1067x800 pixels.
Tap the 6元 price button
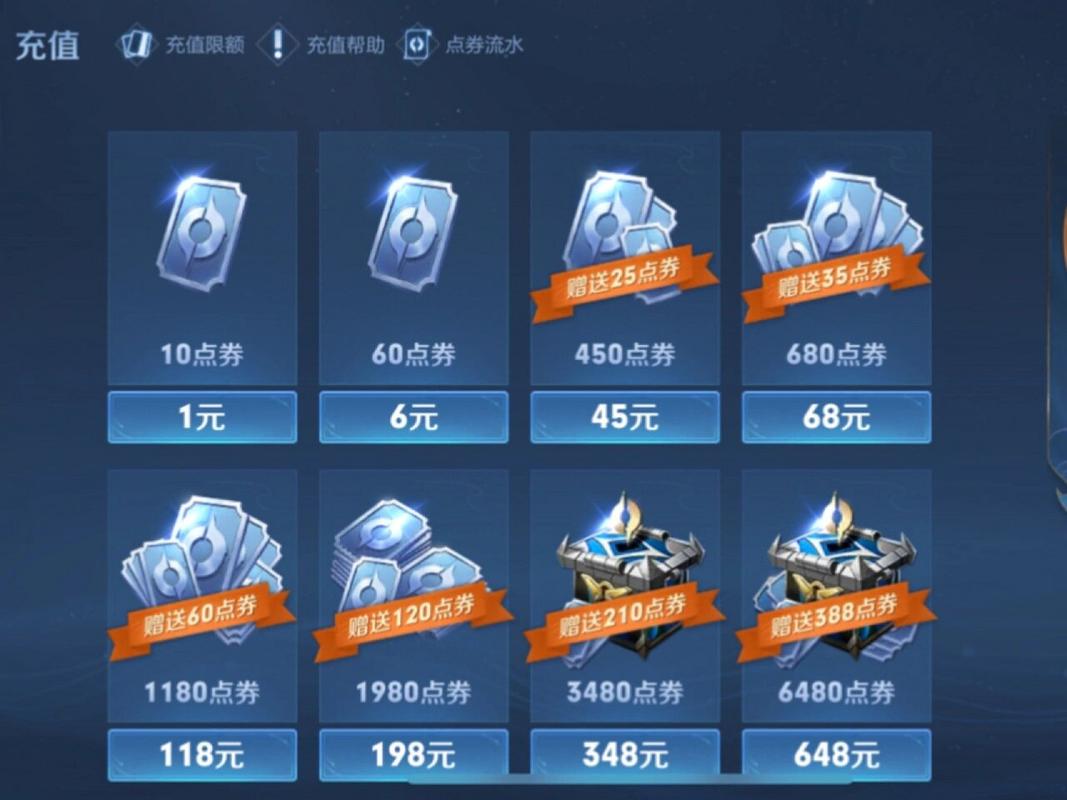click(x=413, y=417)
